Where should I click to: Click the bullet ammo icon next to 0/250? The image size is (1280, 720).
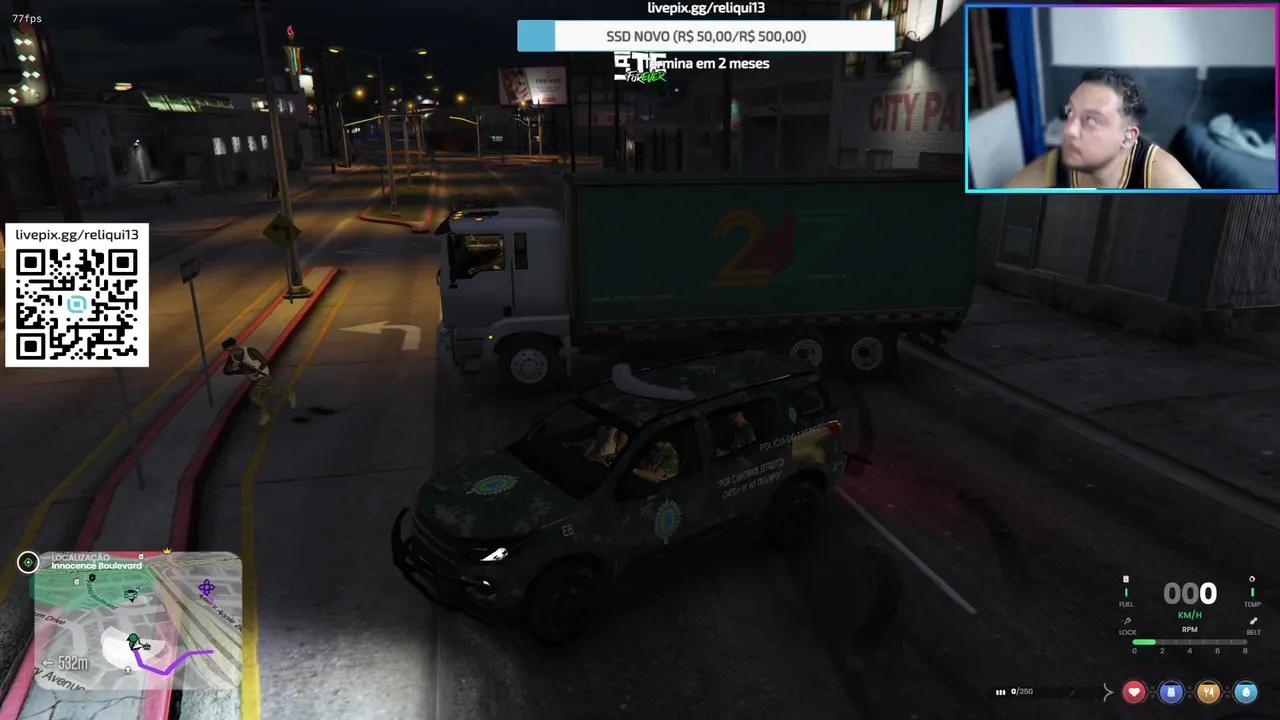[1000, 692]
